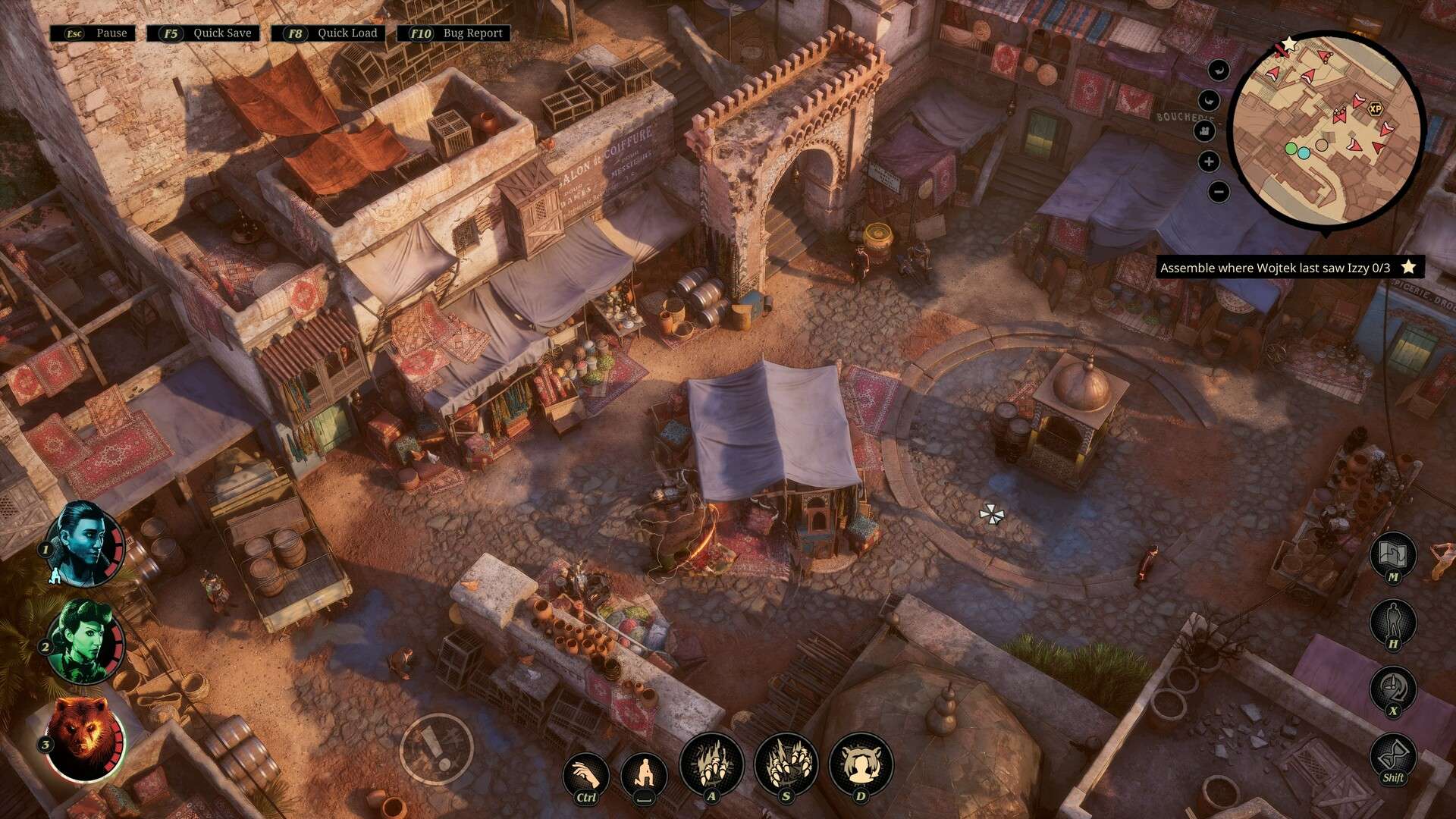Viewport: 1456px width, 819px height.
Task: Activate the grabbing hand interact ability
Action: 585,775
